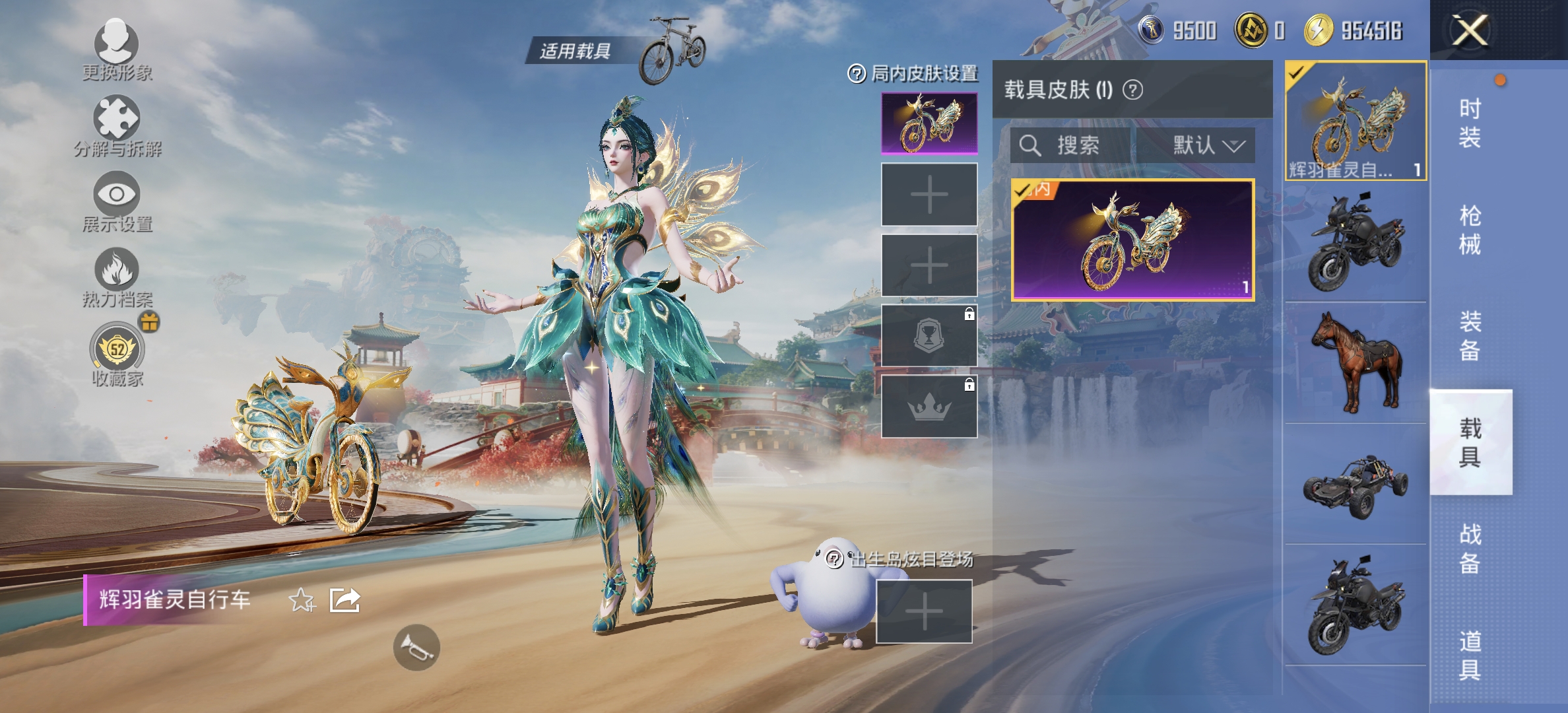
Task: Switch to the 枪械 firearms tab
Action: (x=1470, y=230)
